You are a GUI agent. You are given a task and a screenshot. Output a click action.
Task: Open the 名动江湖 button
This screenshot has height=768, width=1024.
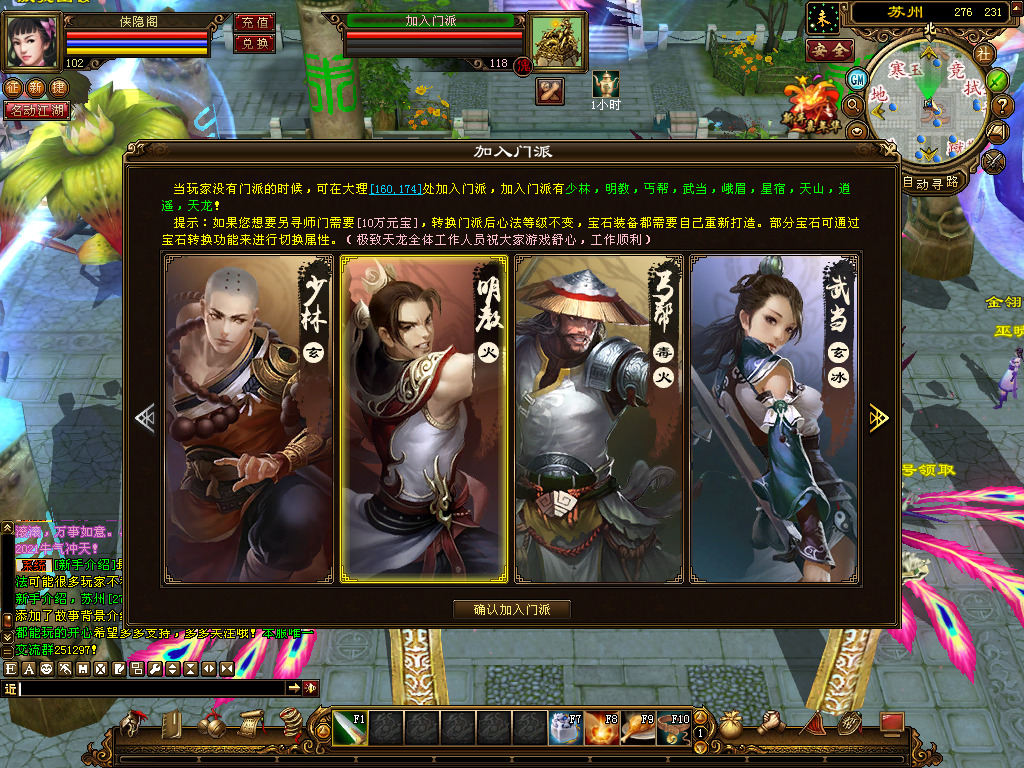pos(37,110)
